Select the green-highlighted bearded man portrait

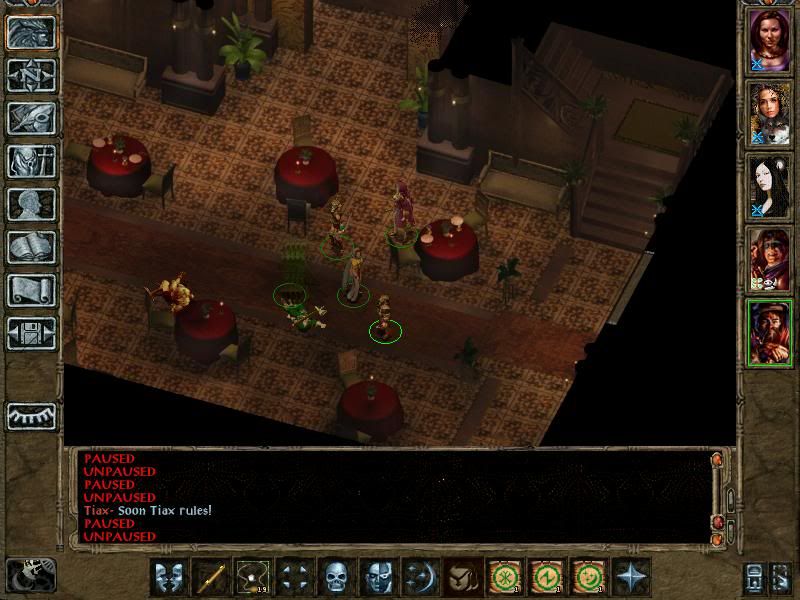[771, 332]
